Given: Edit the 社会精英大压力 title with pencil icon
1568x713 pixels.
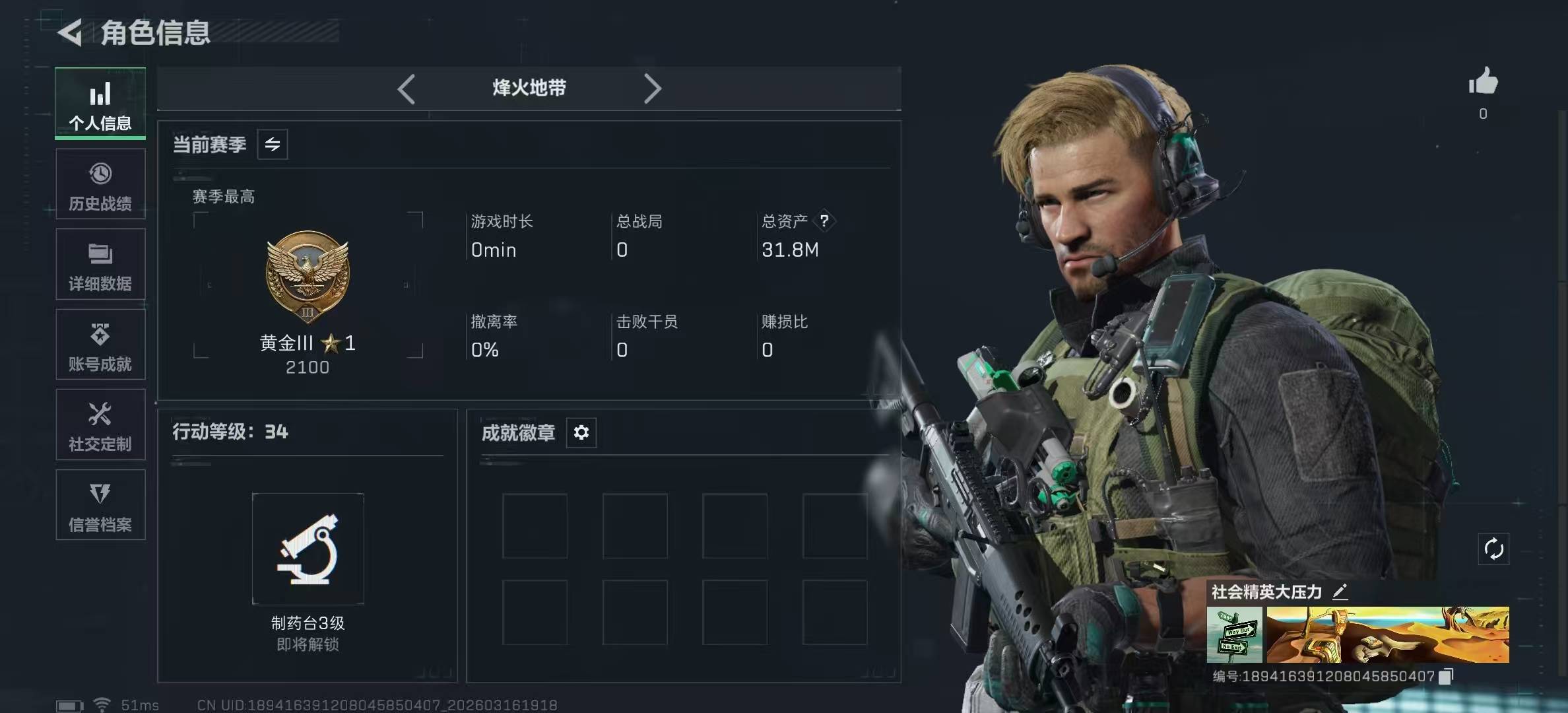Looking at the screenshot, I should [x=1340, y=592].
